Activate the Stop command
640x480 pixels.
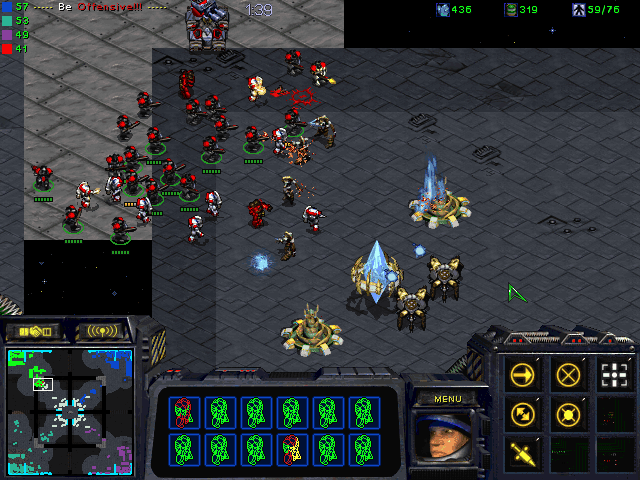[x=569, y=376]
